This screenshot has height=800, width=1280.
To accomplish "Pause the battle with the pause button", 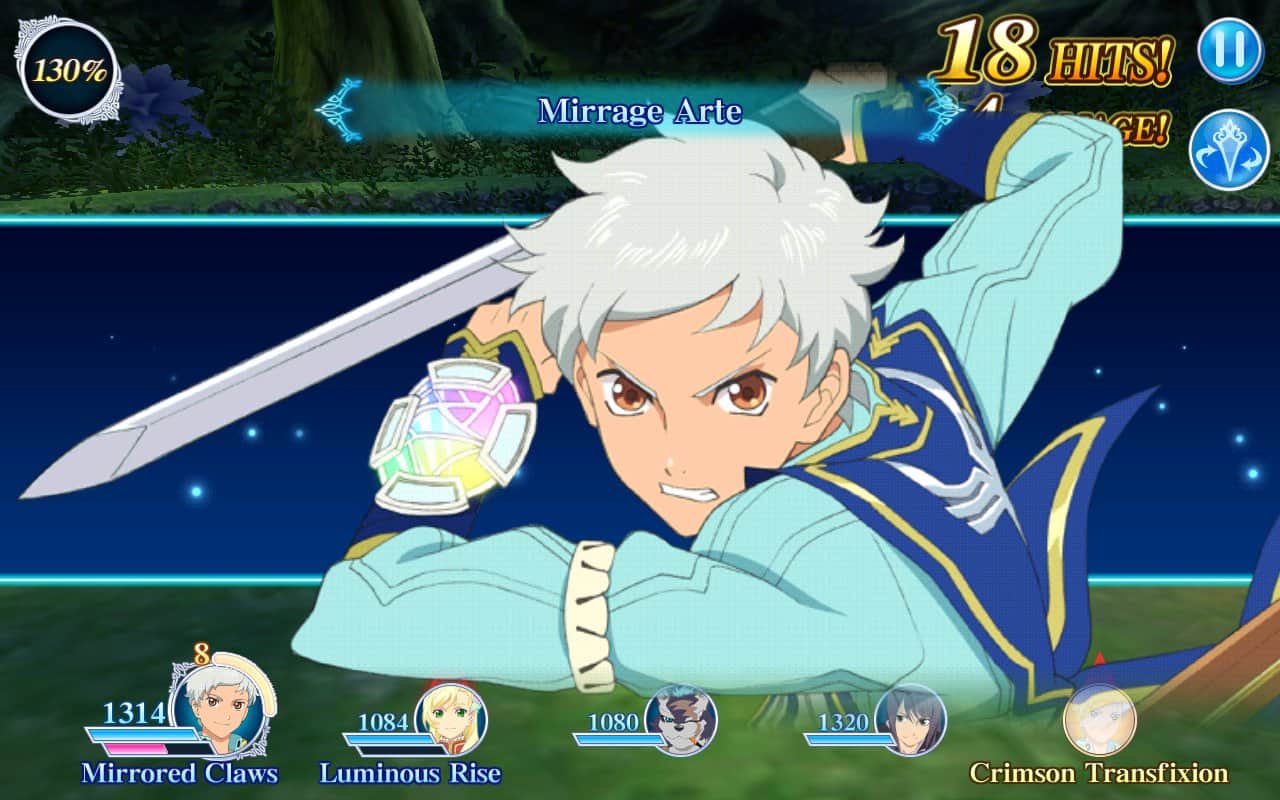I will click(x=1230, y=50).
